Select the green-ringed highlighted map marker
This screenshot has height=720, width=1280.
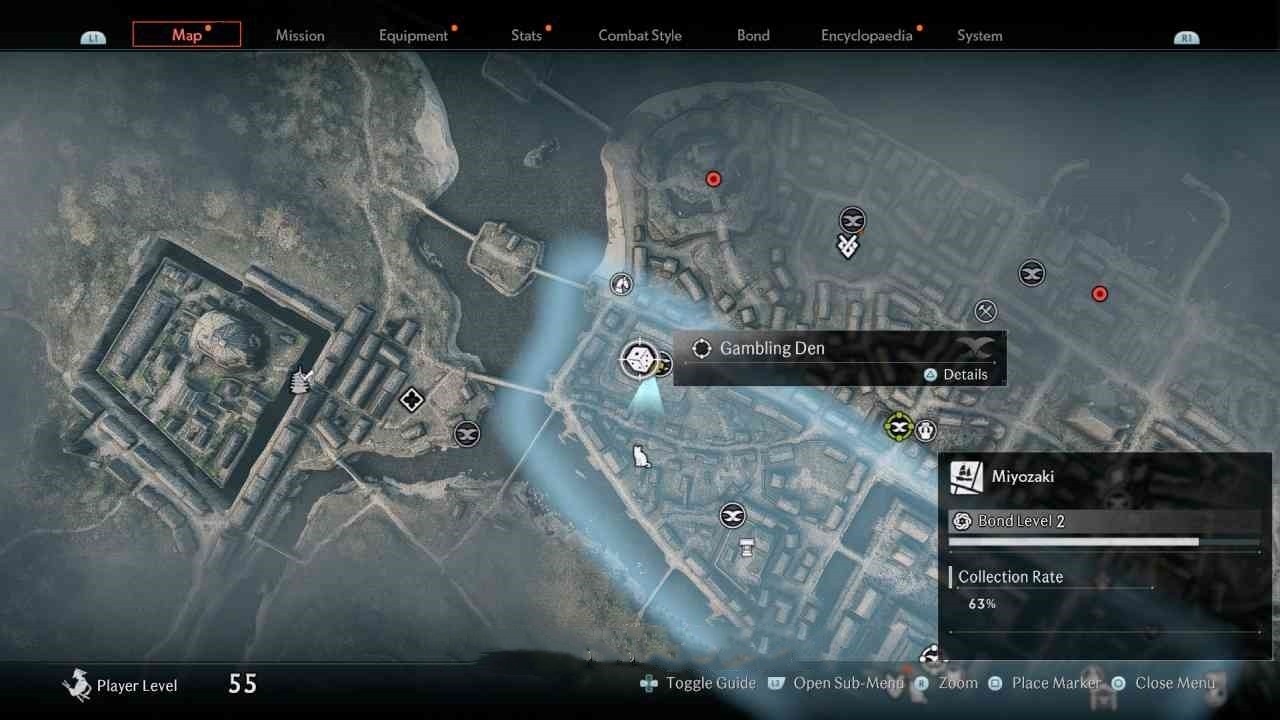899,428
